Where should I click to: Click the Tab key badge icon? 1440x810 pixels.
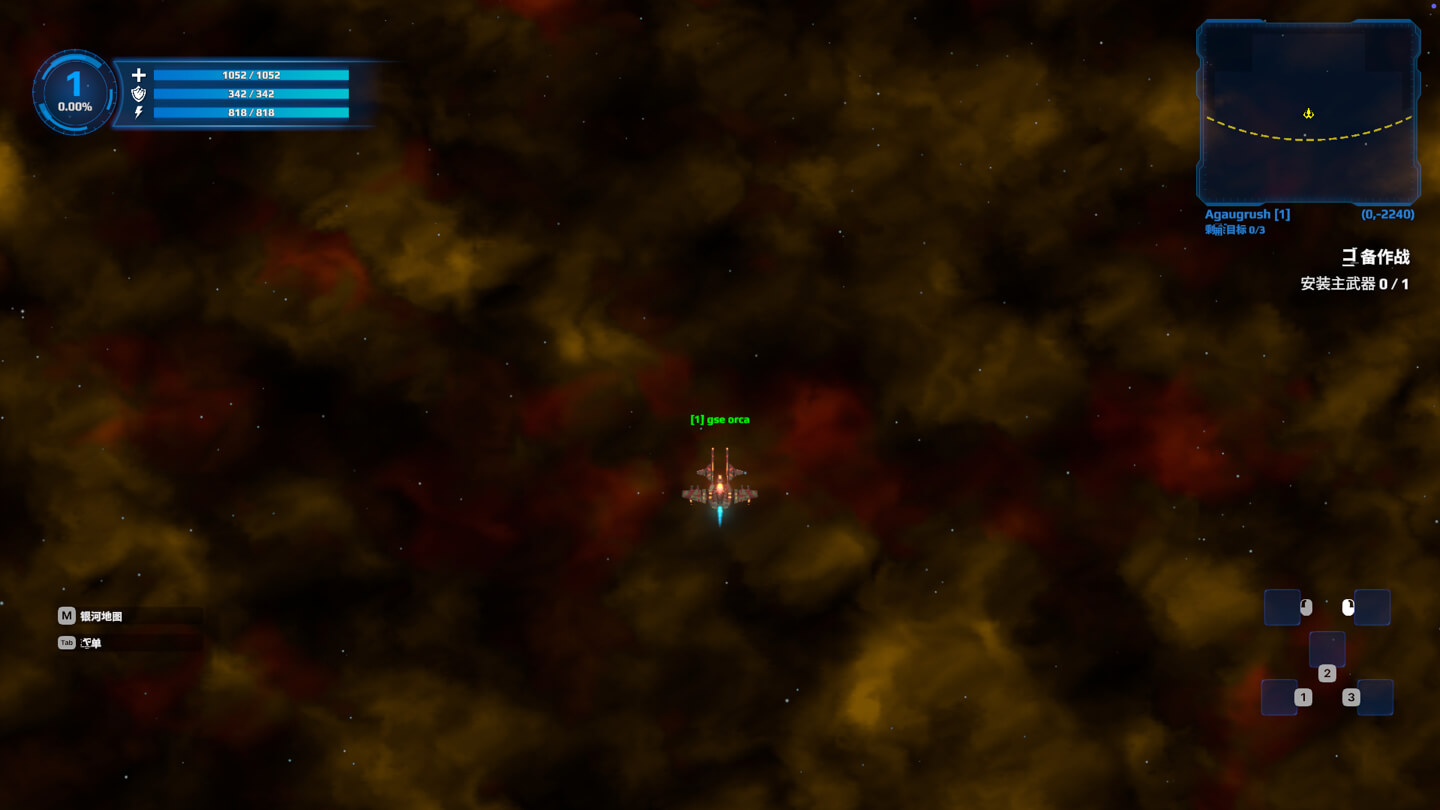(x=66, y=642)
